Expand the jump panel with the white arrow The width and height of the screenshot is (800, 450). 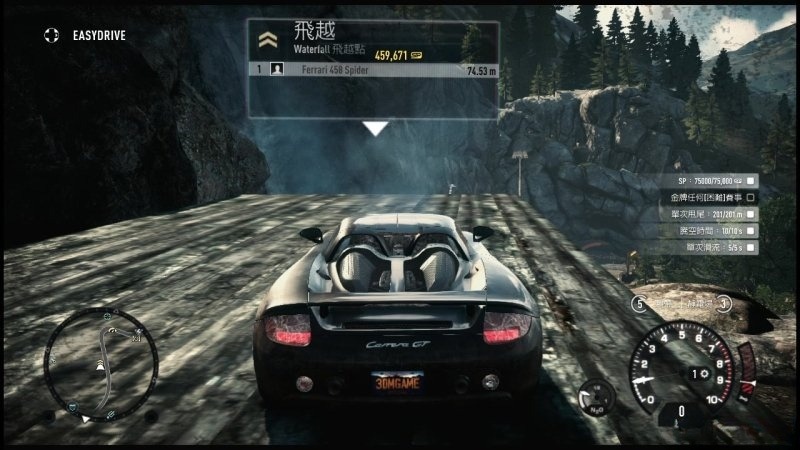(375, 128)
